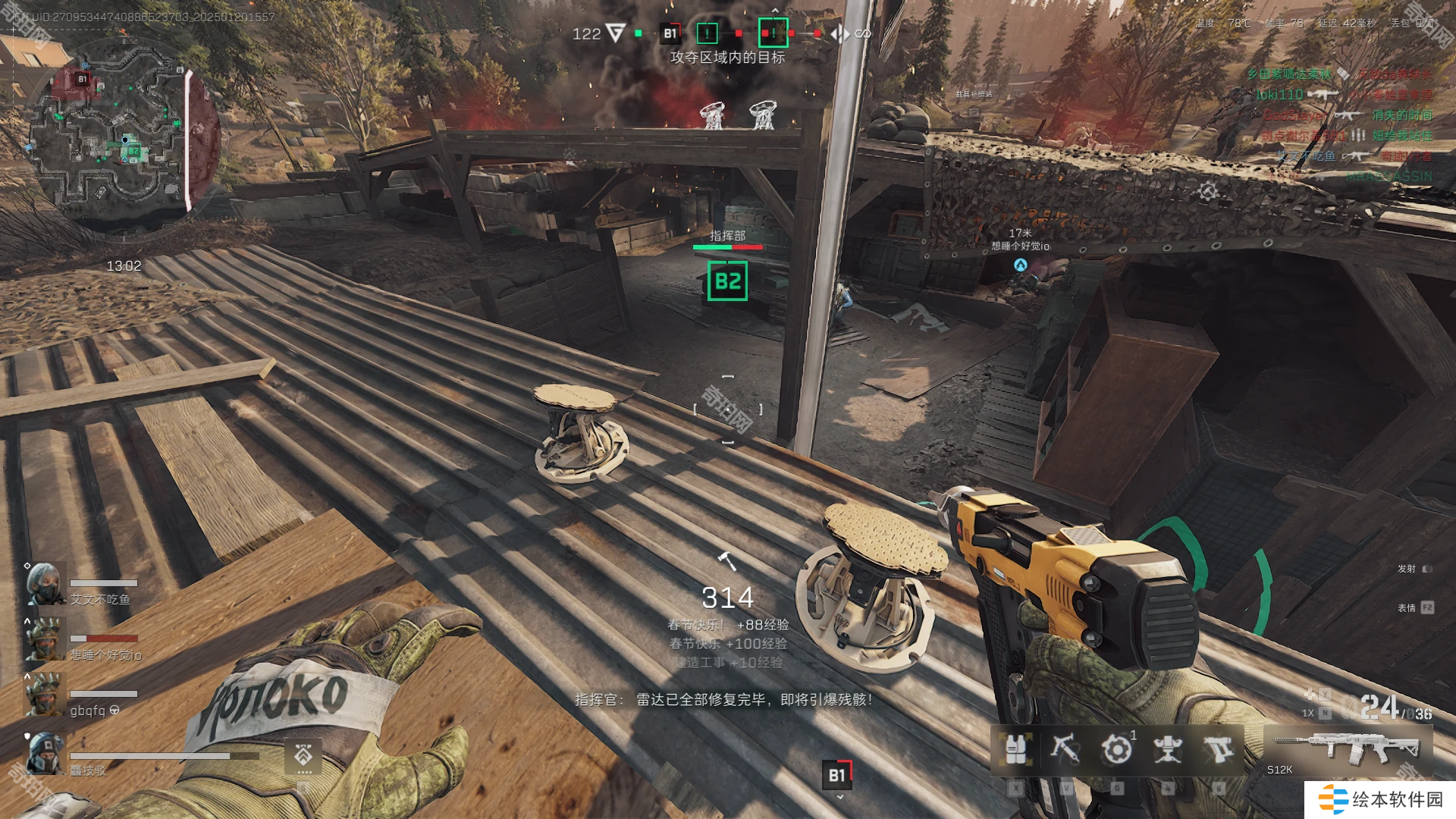
Task: Choose the armor vest icon in gadget bar
Action: click(x=1016, y=749)
